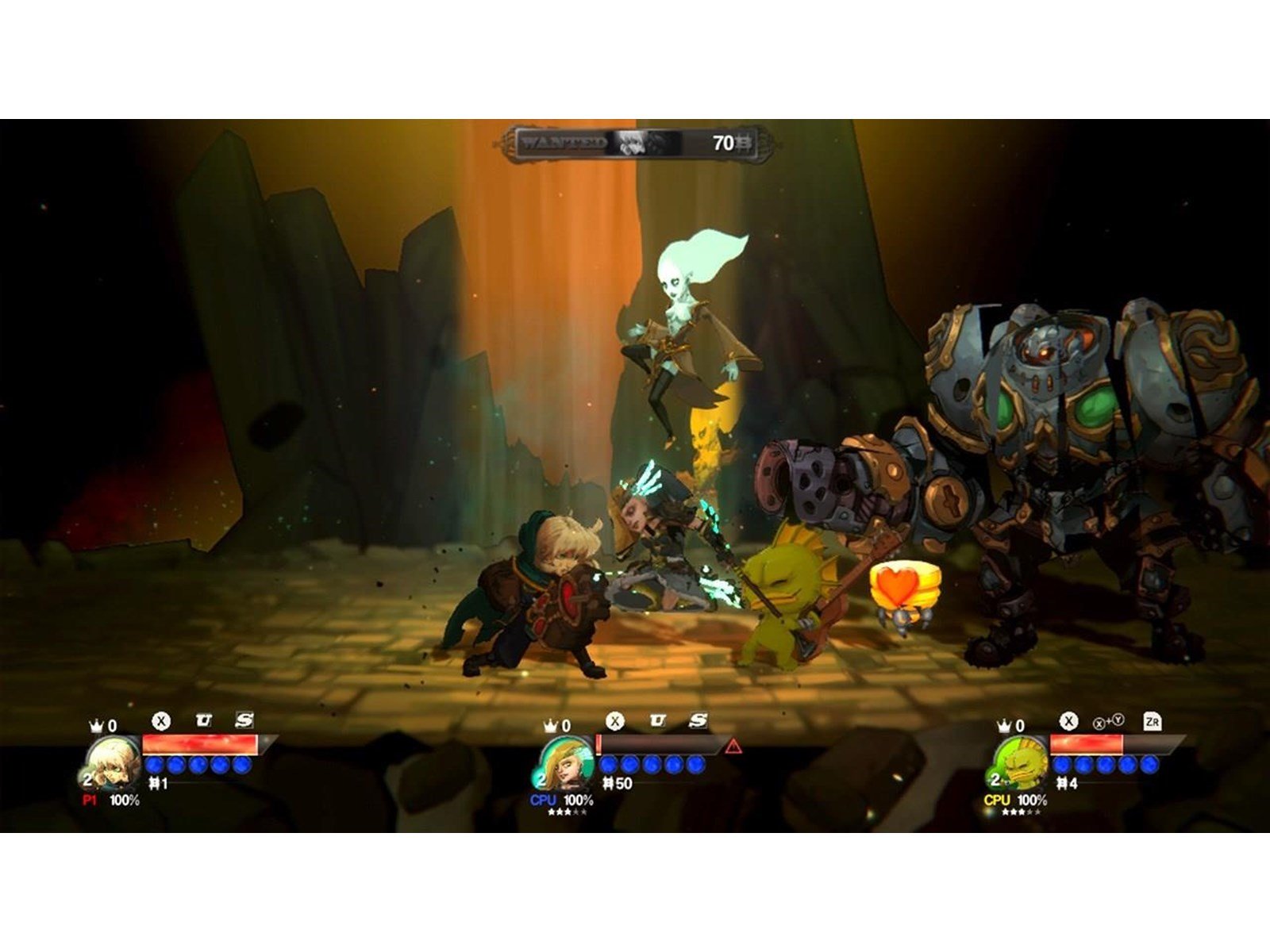Click the X+Y icon above the yellow fish character's HUD
1270x952 pixels.
point(1108,723)
